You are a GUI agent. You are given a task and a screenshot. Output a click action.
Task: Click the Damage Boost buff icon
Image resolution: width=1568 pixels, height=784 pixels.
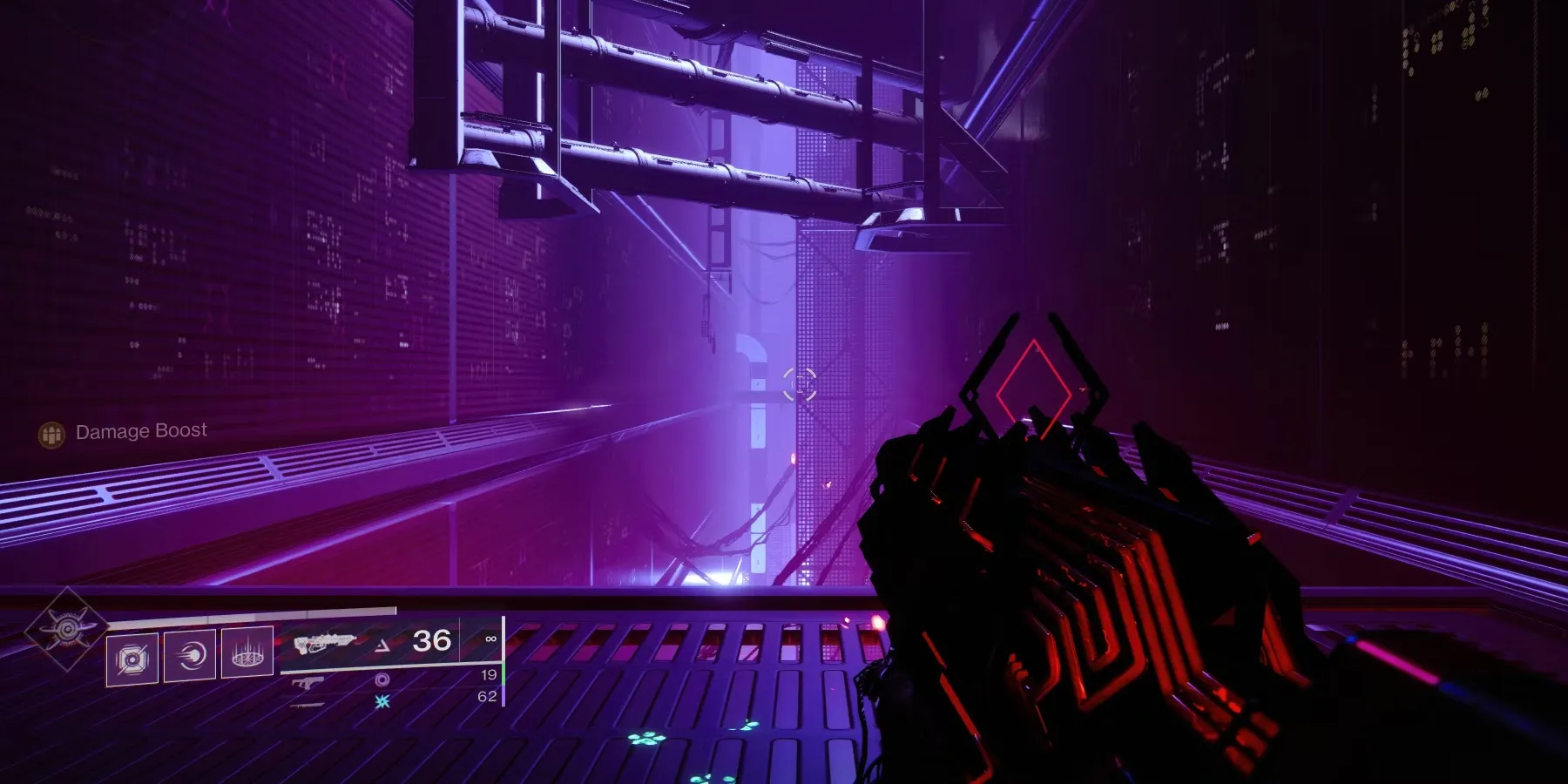coord(51,434)
